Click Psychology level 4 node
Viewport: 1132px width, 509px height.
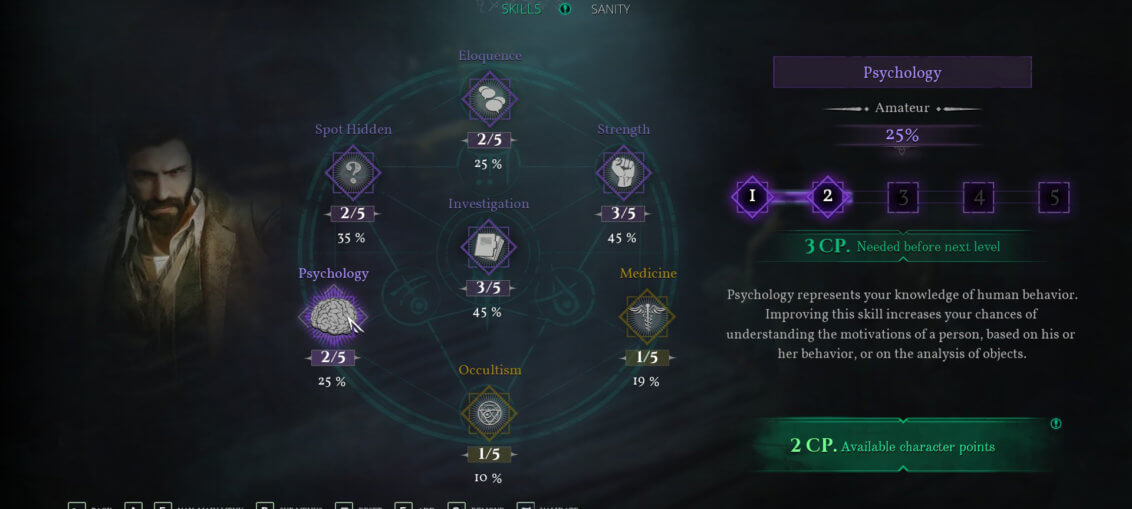coord(978,197)
